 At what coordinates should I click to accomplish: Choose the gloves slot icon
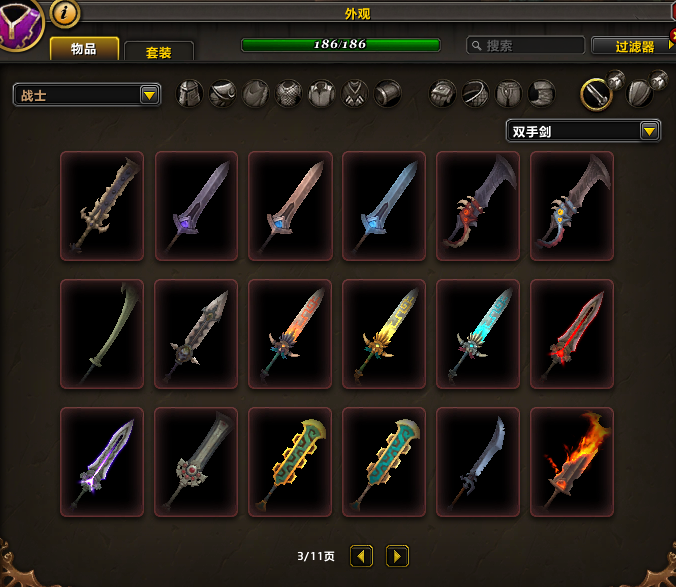pos(443,94)
